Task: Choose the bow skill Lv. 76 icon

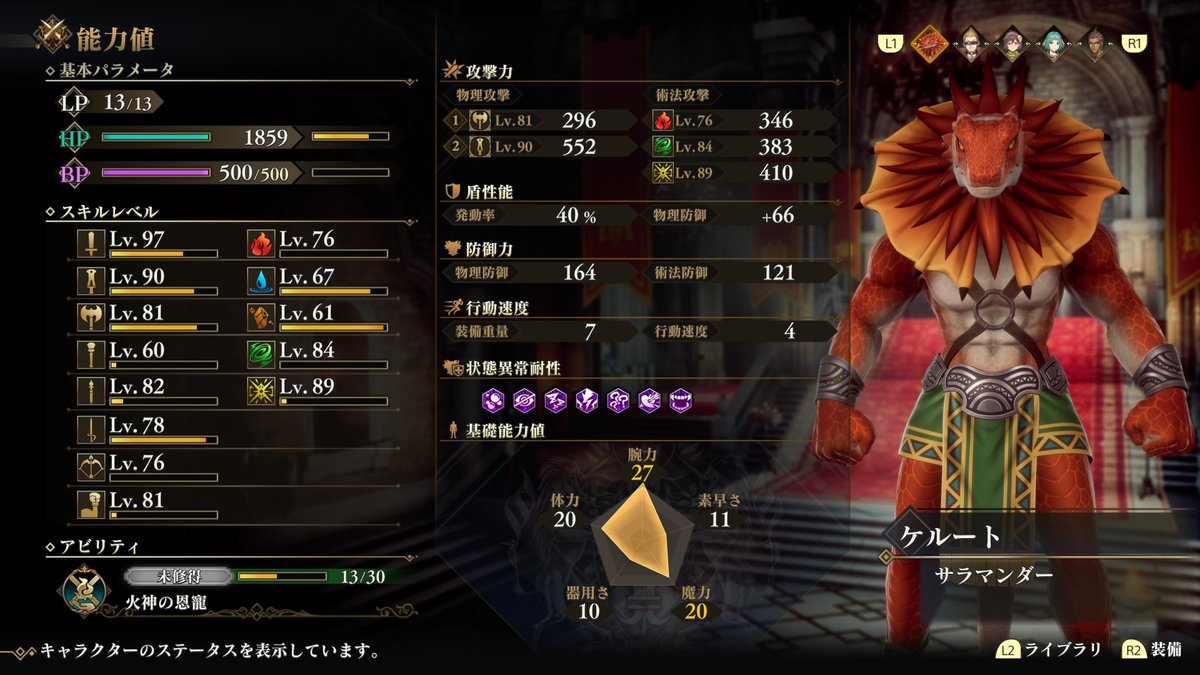Action: [x=92, y=465]
